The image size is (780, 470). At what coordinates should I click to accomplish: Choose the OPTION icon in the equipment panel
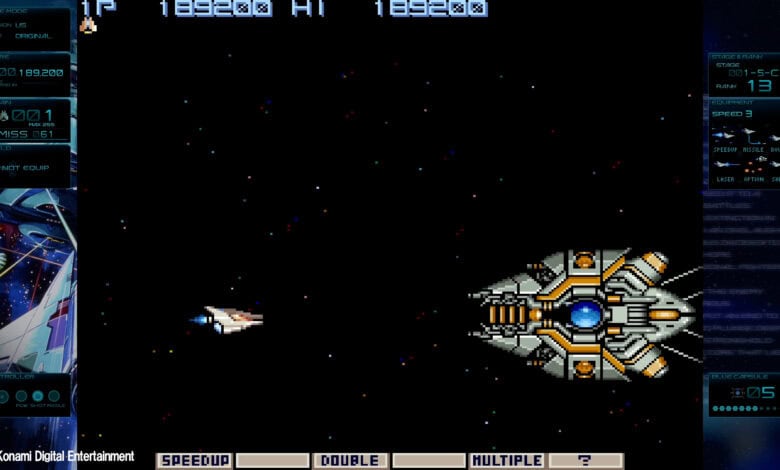[751, 164]
